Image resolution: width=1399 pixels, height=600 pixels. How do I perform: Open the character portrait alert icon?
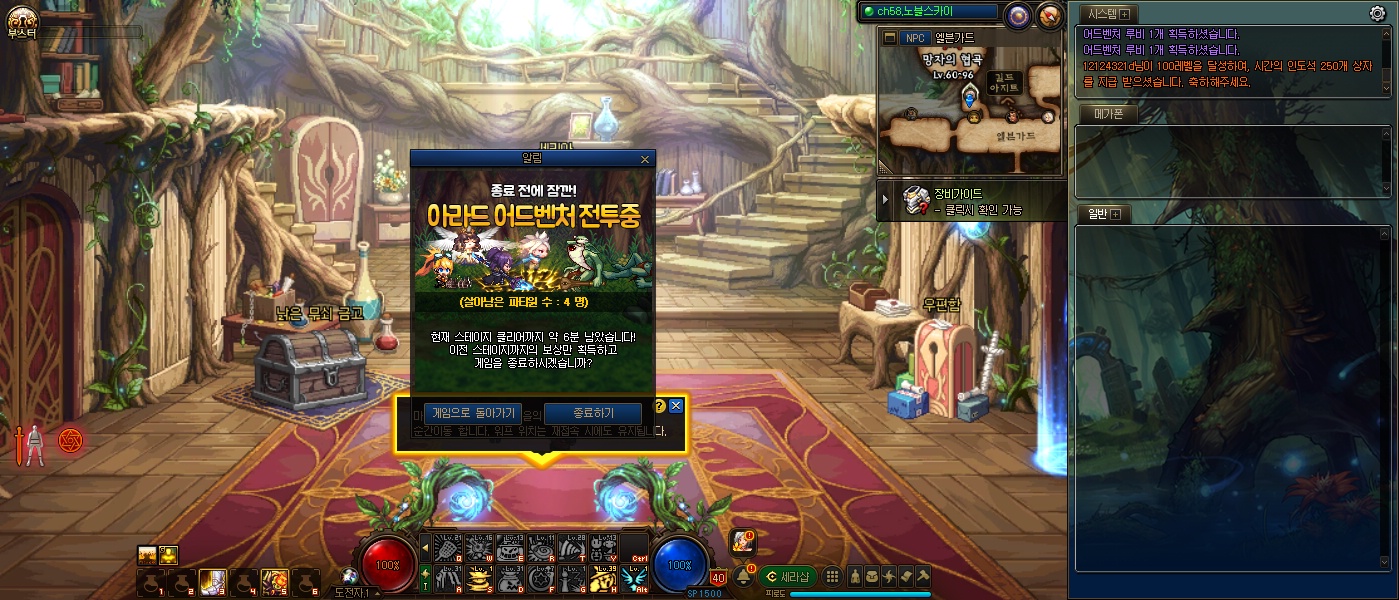point(742,542)
